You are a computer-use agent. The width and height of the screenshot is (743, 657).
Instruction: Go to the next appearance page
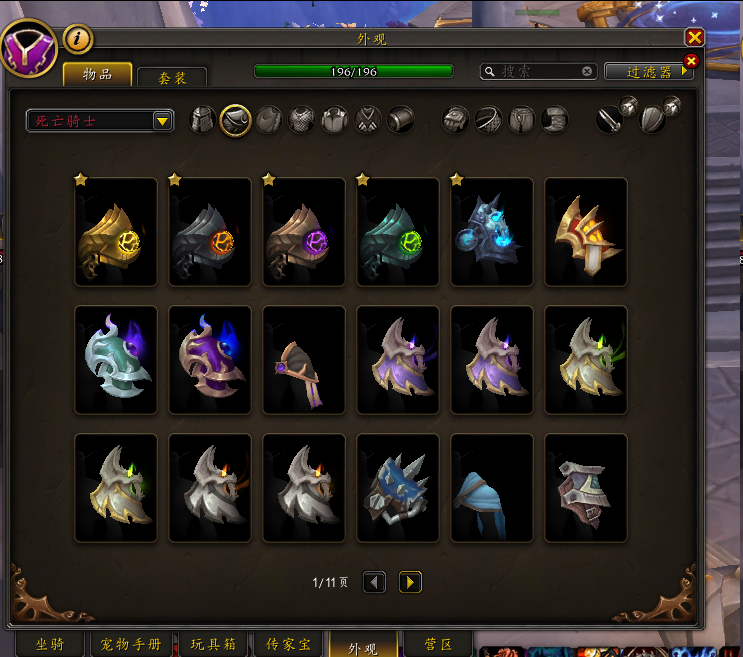click(410, 582)
